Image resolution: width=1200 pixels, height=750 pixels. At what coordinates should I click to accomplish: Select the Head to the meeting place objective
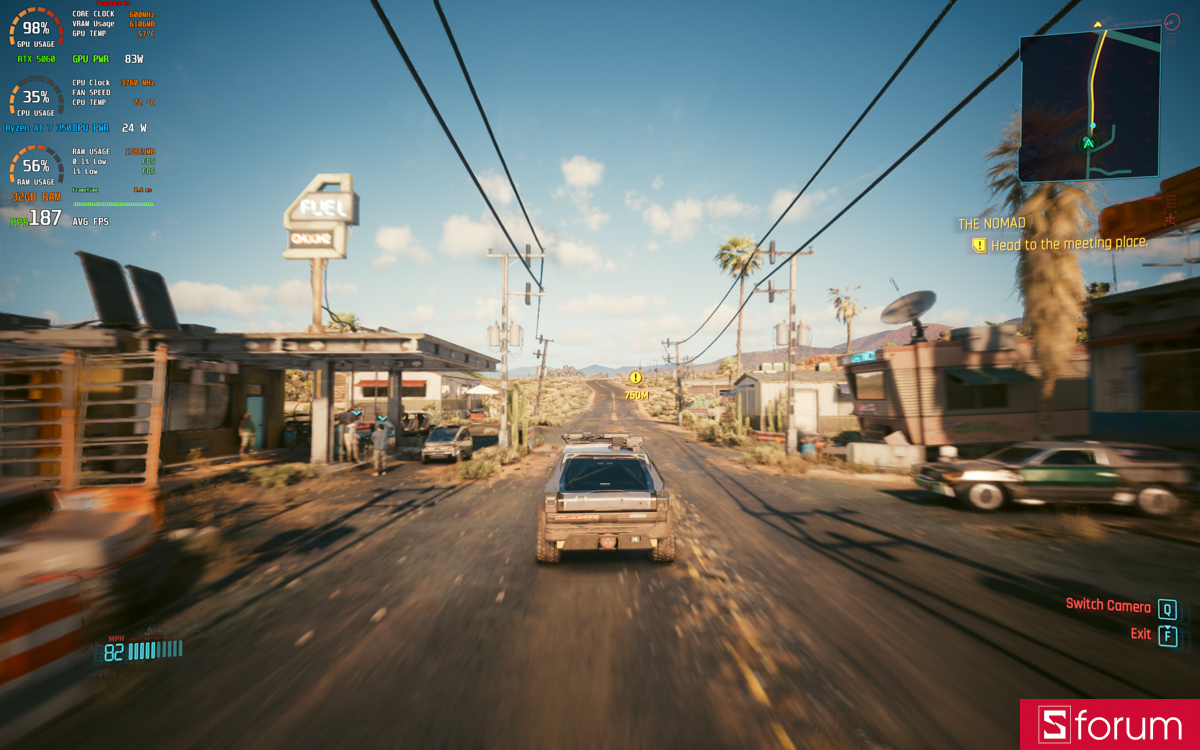(x=1068, y=244)
